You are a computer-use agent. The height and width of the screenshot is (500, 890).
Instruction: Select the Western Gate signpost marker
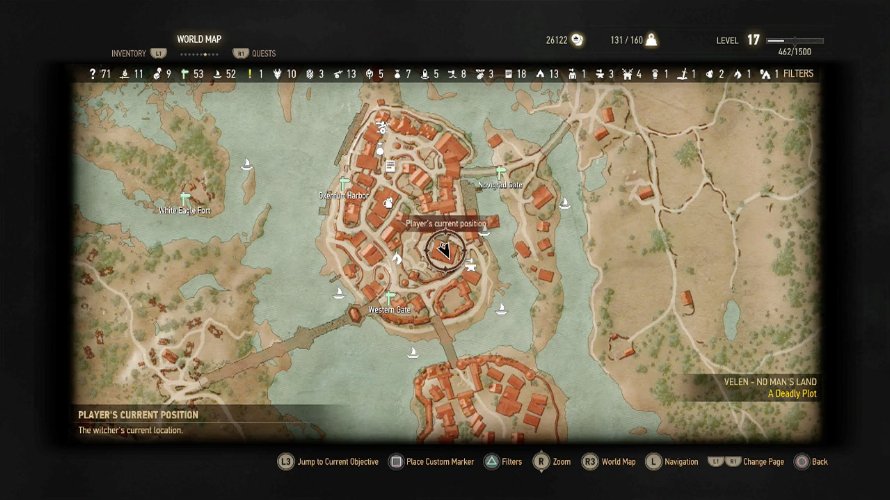pyautogui.click(x=390, y=298)
